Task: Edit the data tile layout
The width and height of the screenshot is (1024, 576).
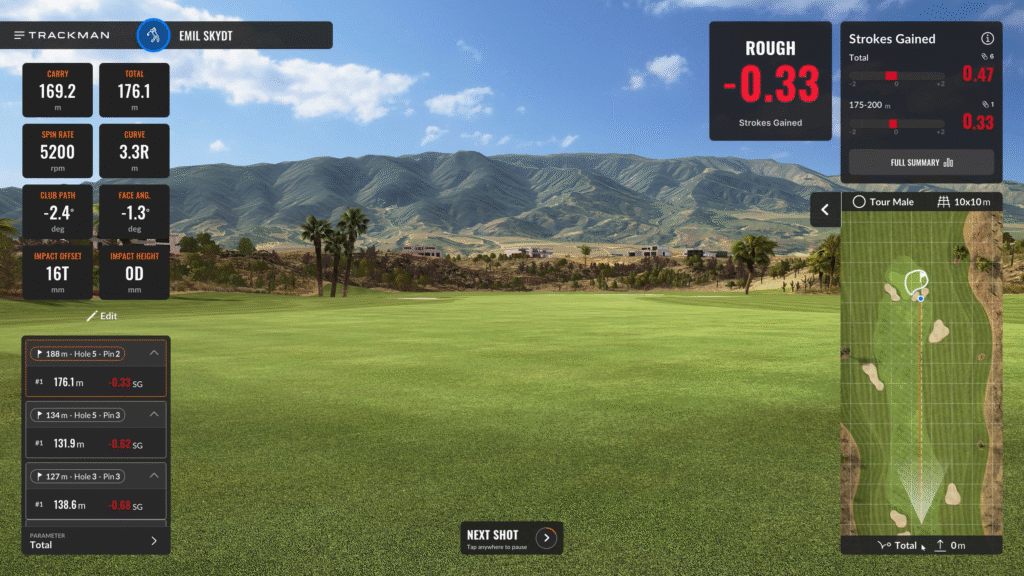Action: pos(101,316)
